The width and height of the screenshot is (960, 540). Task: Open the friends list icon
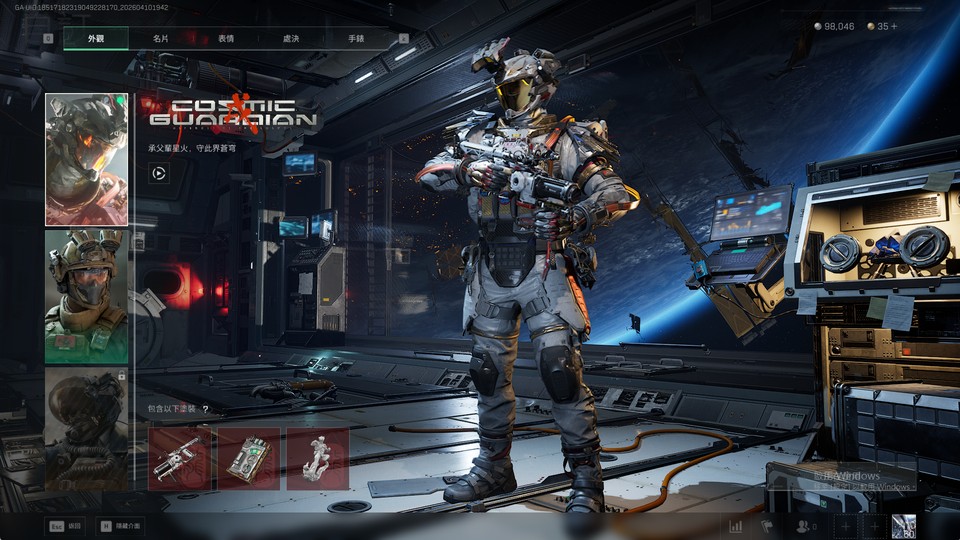pyautogui.click(x=805, y=526)
